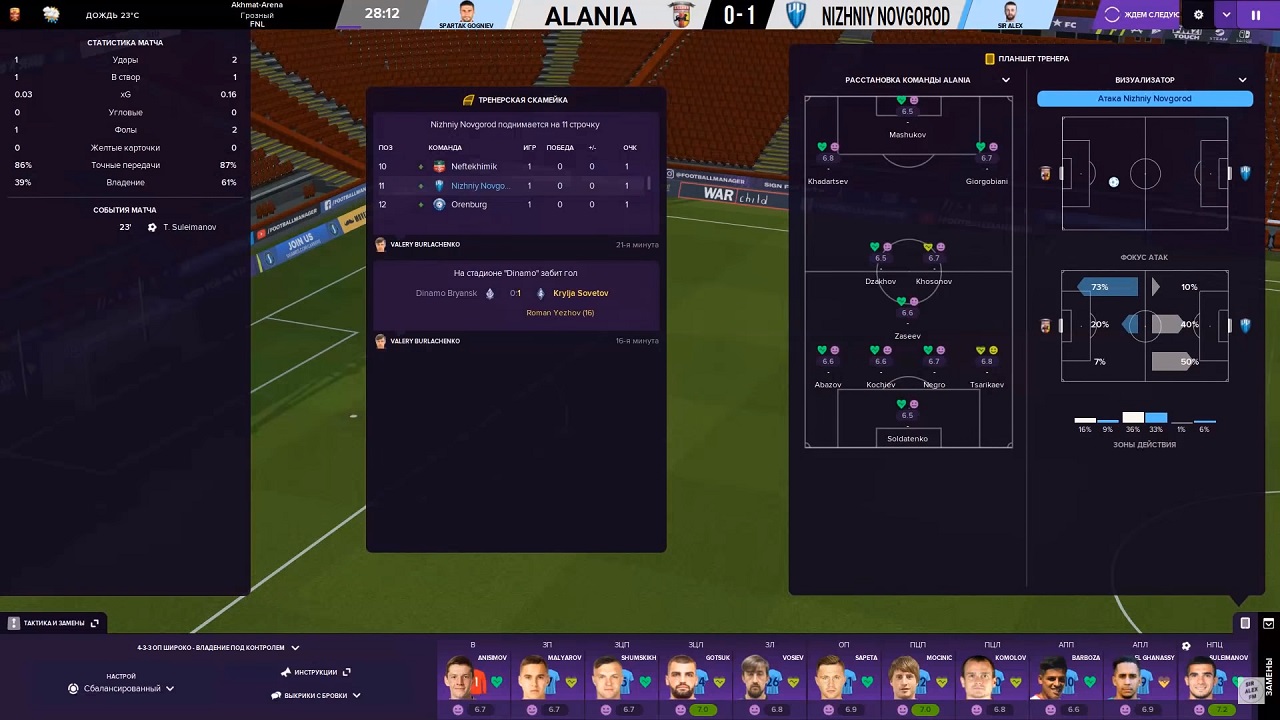Expand the 4-3-3 tactic dropdown
Screen dimensions: 1280x720
pos(295,648)
